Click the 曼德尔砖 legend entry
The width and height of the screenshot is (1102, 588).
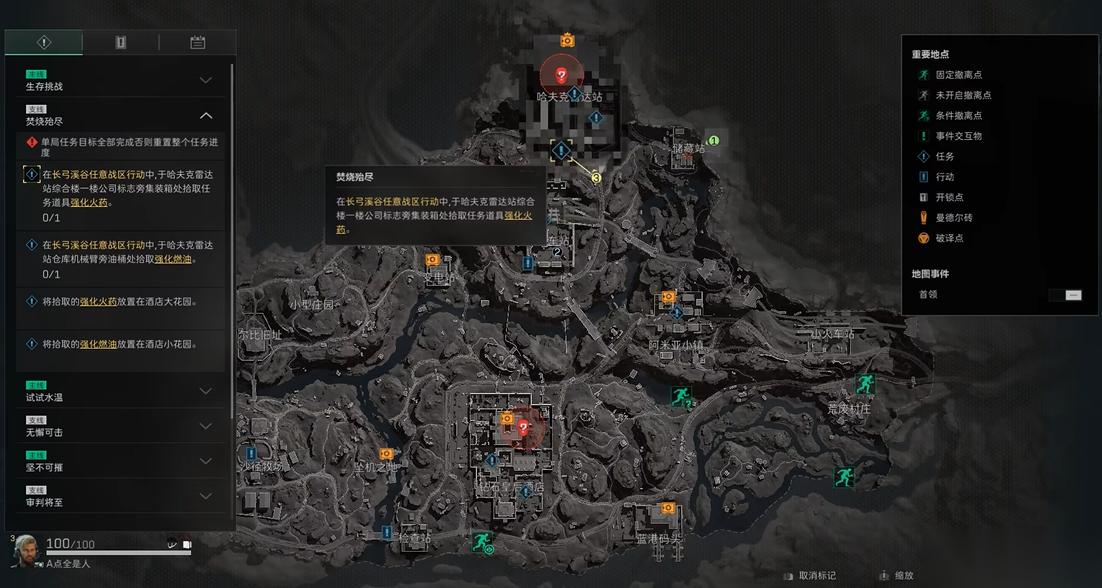coord(953,218)
